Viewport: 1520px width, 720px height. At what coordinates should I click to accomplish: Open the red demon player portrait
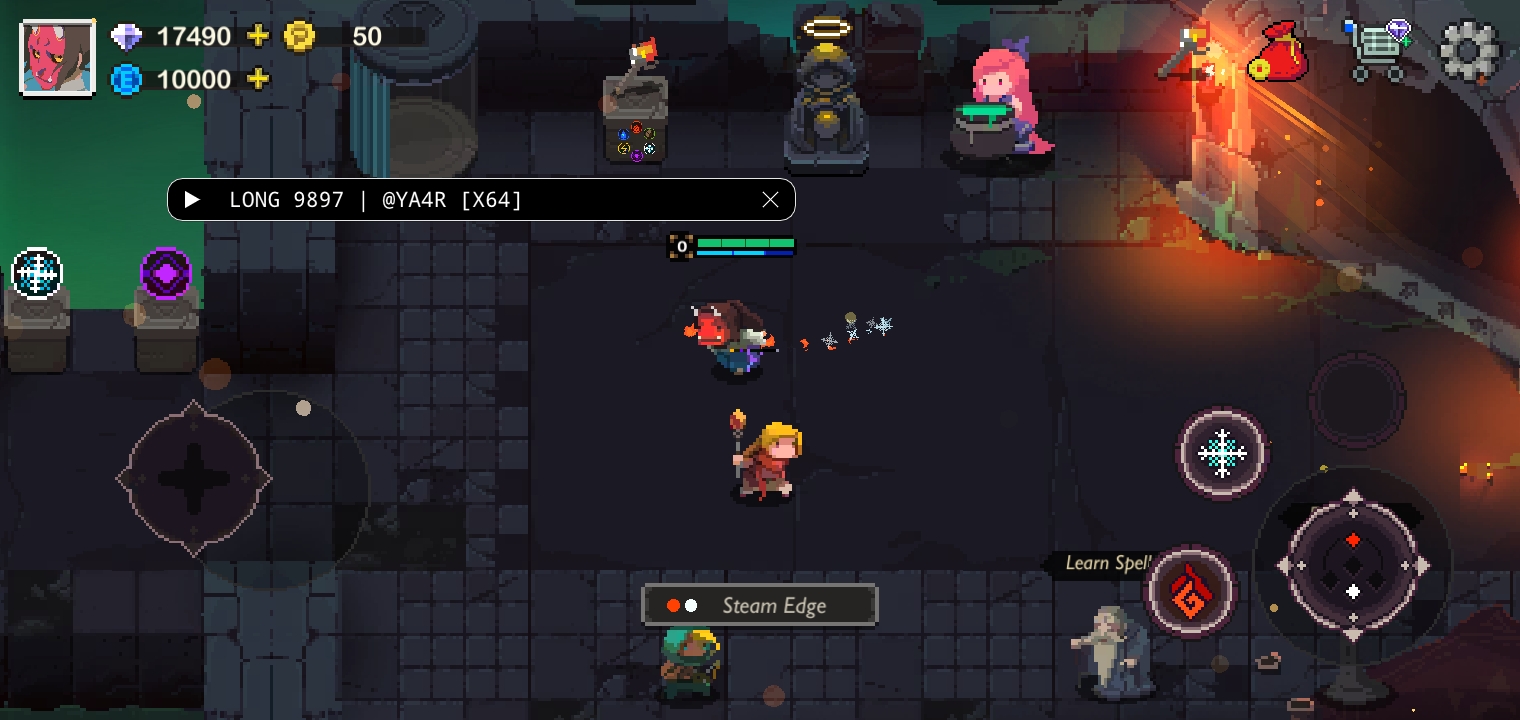[x=58, y=58]
